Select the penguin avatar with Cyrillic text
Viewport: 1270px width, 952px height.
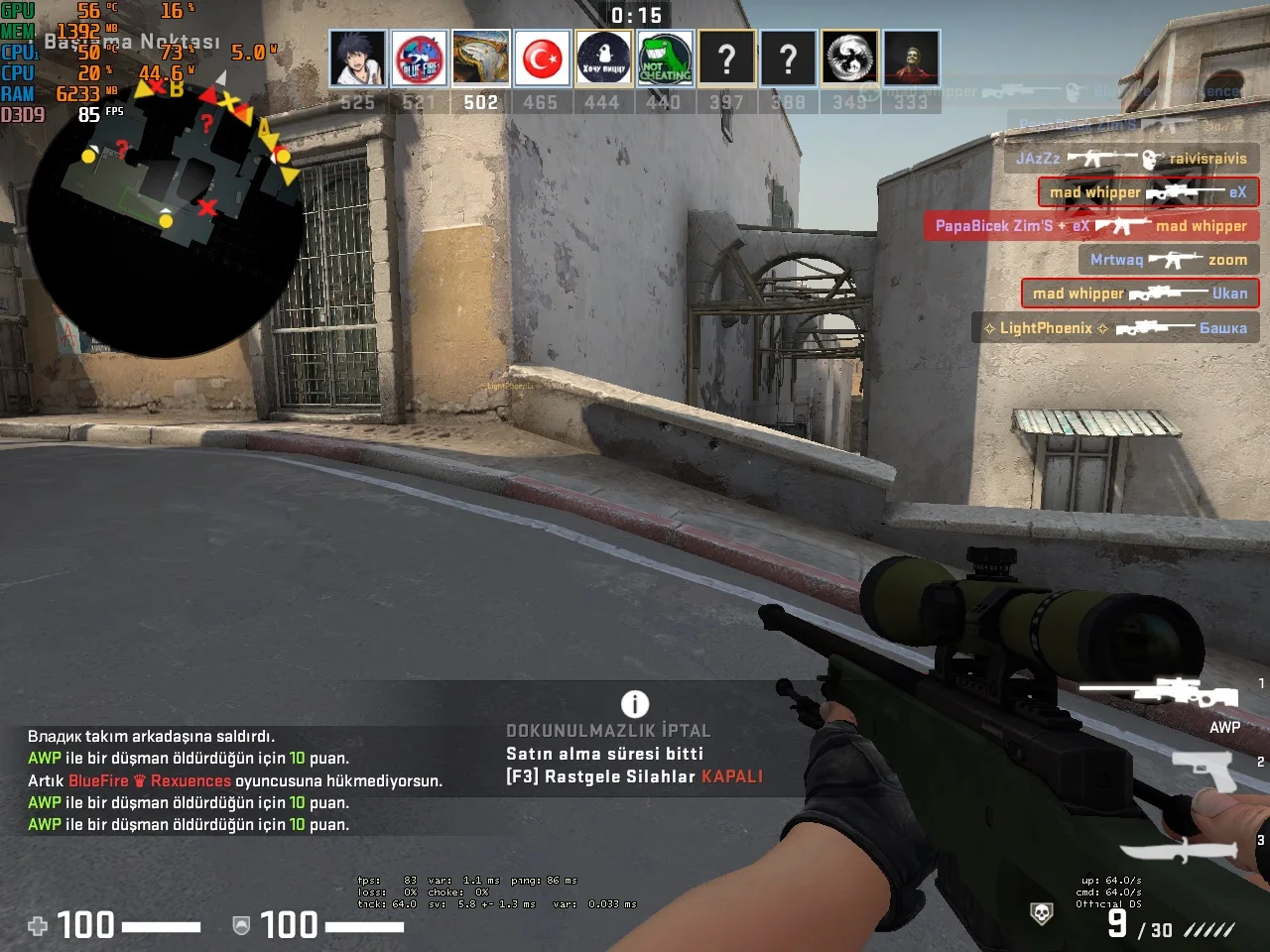(x=603, y=59)
